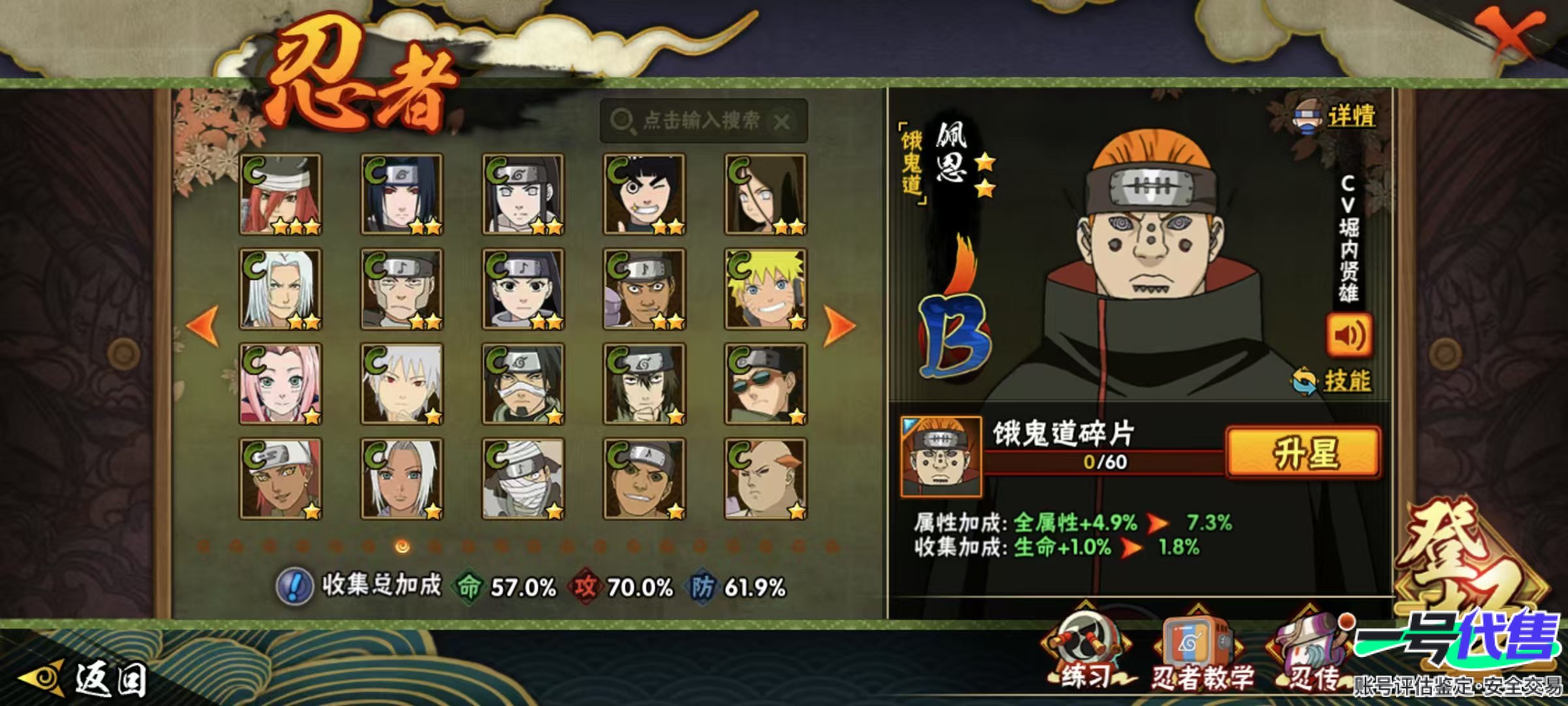1568x706 pixels.
Task: Go to the next ninja page arrow
Action: pos(839,325)
